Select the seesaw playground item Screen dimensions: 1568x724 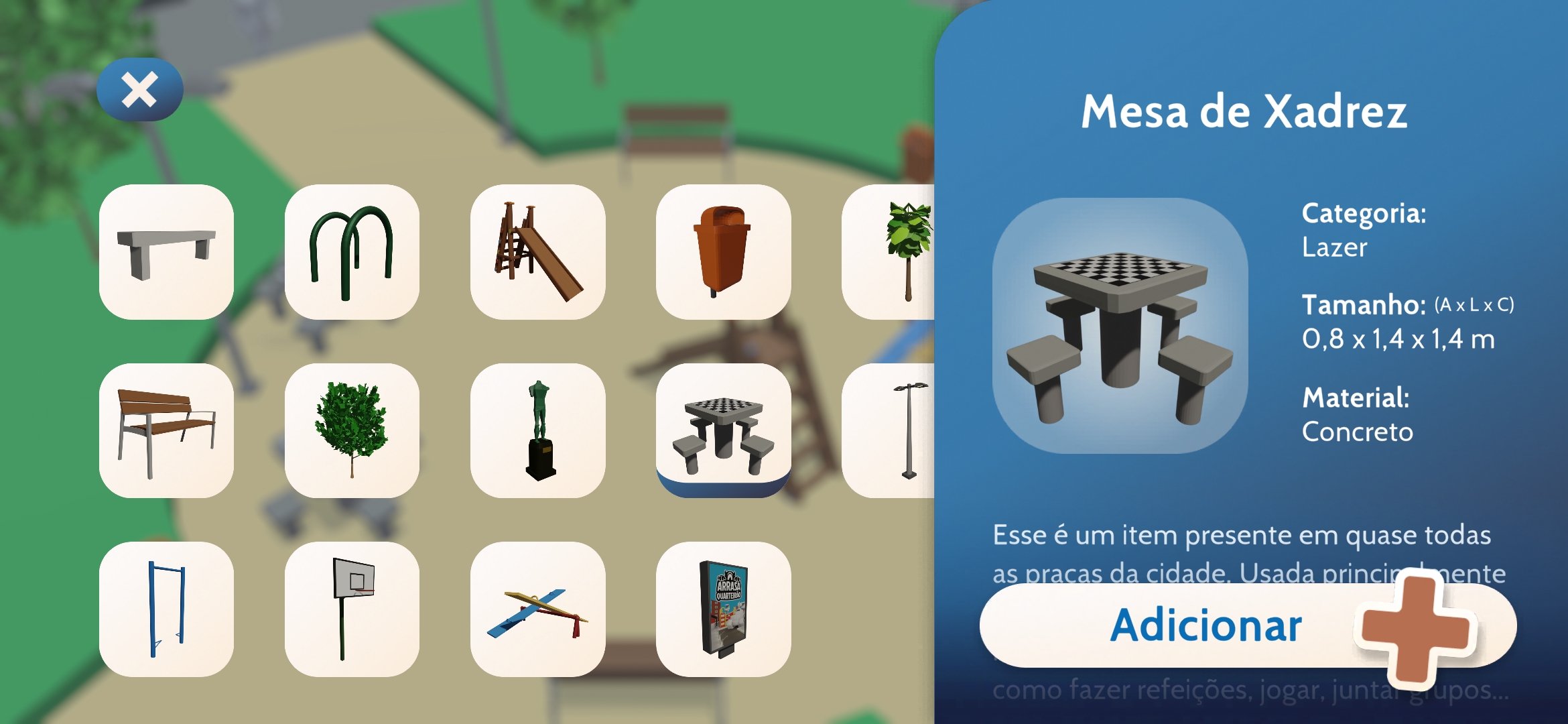click(538, 611)
